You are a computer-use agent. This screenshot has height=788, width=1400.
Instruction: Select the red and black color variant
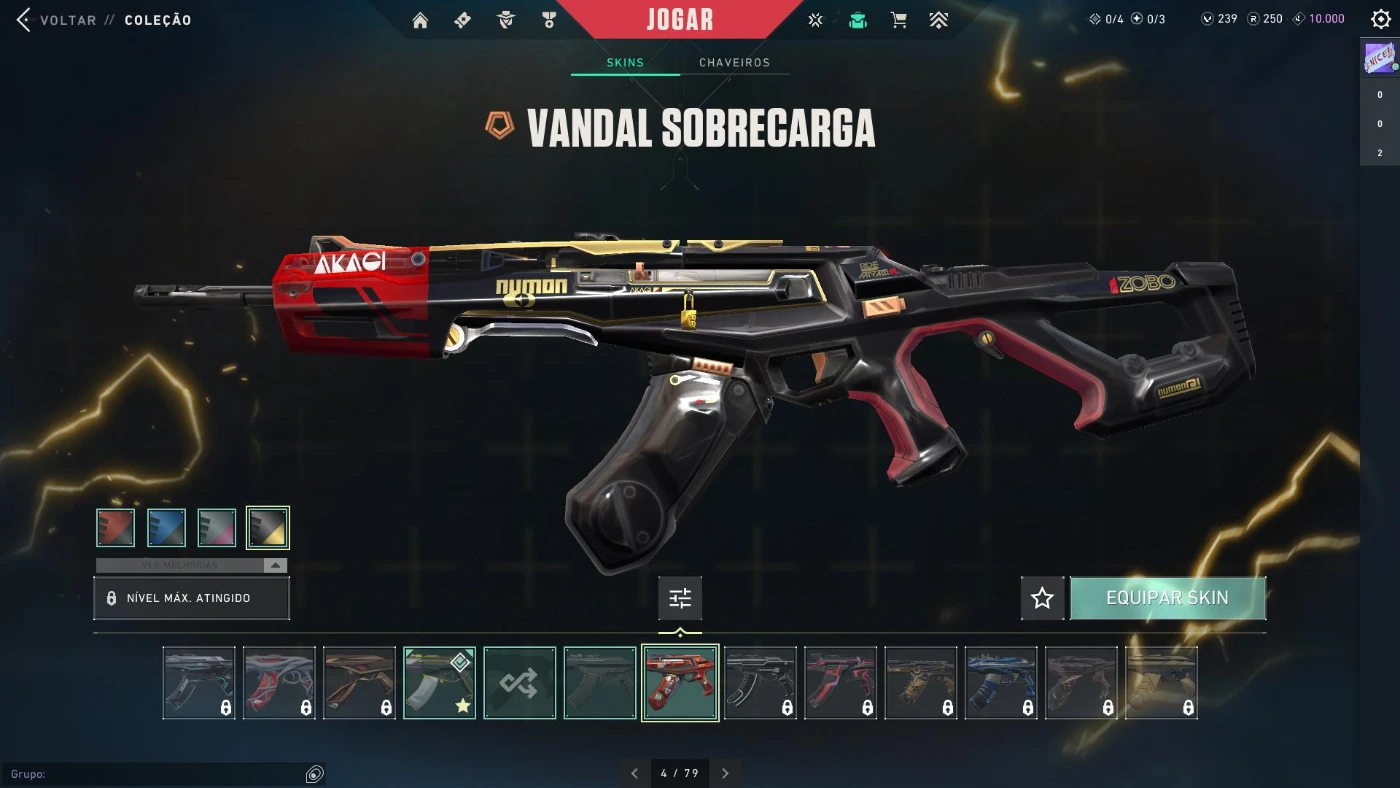(x=116, y=528)
